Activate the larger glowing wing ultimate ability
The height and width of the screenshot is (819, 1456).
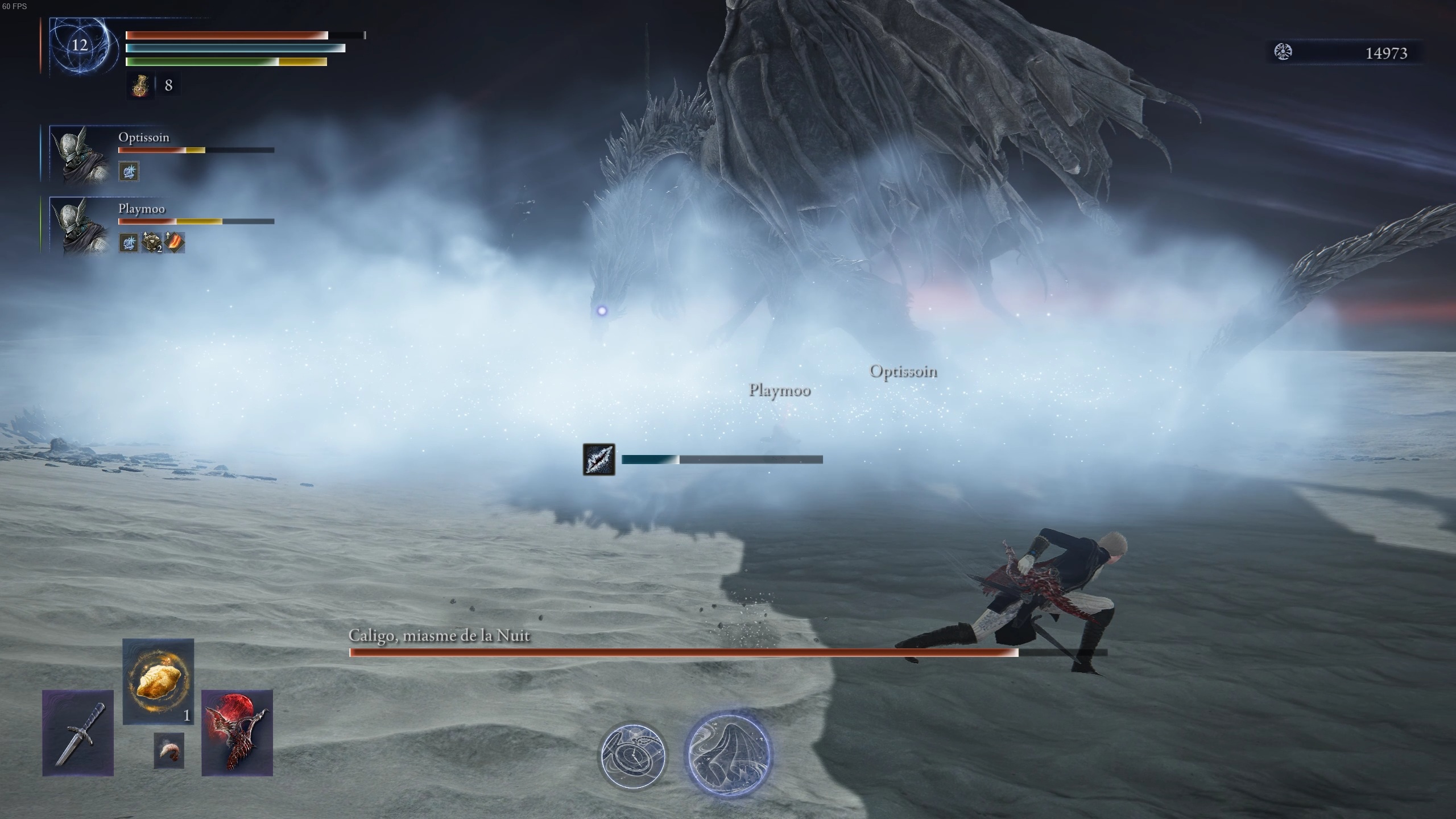(x=729, y=754)
